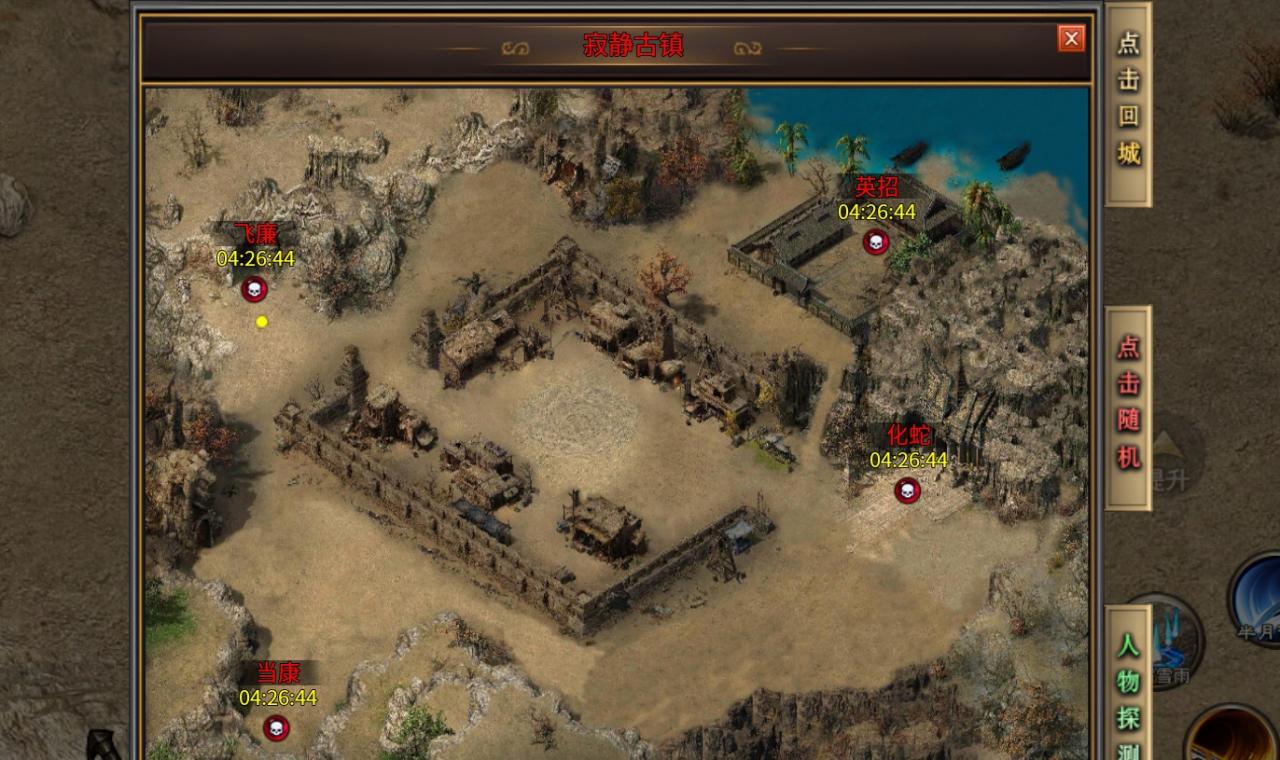Viewport: 1280px width, 760px height.
Task: Activate the 半月 blue skill icon
Action: tap(1260, 598)
